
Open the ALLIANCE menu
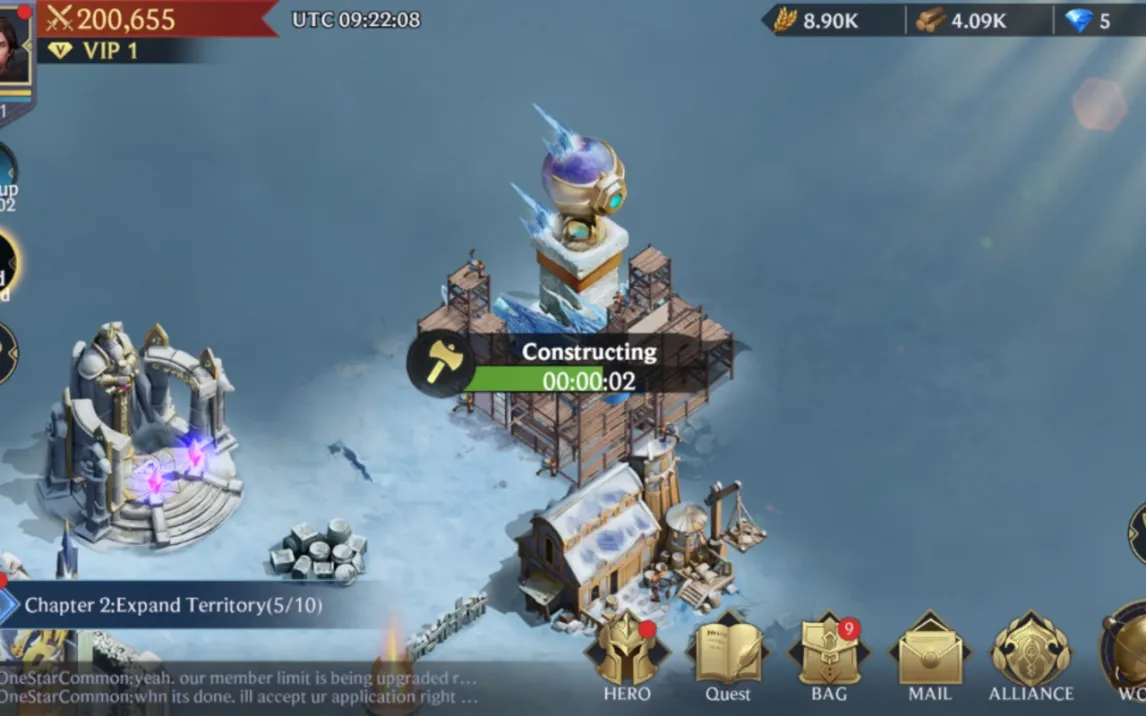point(1030,655)
